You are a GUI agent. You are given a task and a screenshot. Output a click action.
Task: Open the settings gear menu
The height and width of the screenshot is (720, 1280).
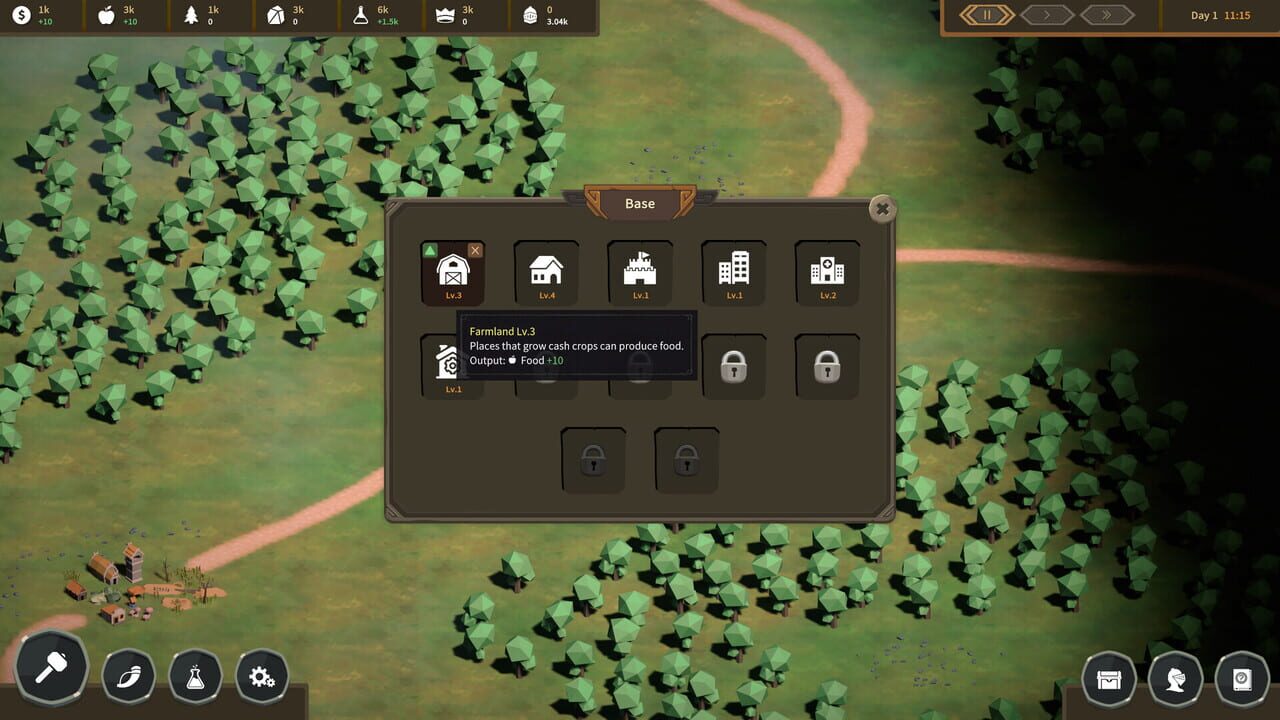(x=262, y=676)
